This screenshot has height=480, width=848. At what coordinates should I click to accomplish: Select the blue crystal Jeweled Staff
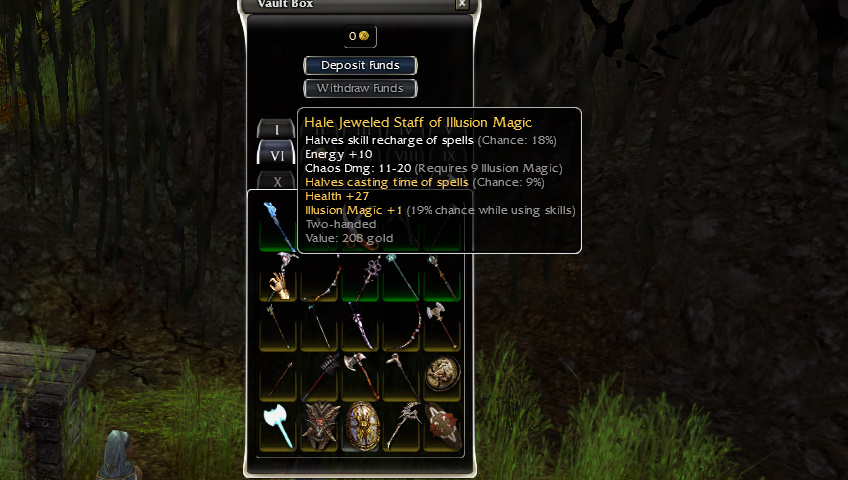[277, 223]
